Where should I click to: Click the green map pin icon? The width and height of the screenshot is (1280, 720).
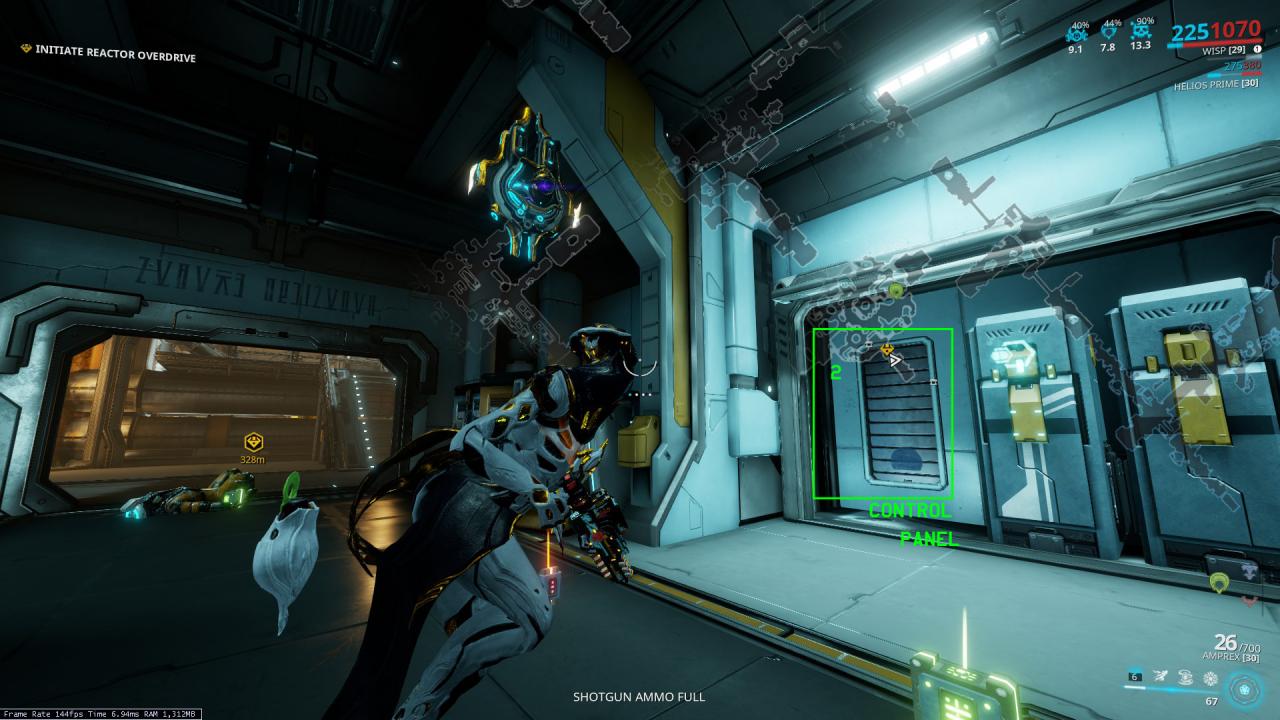[1218, 581]
